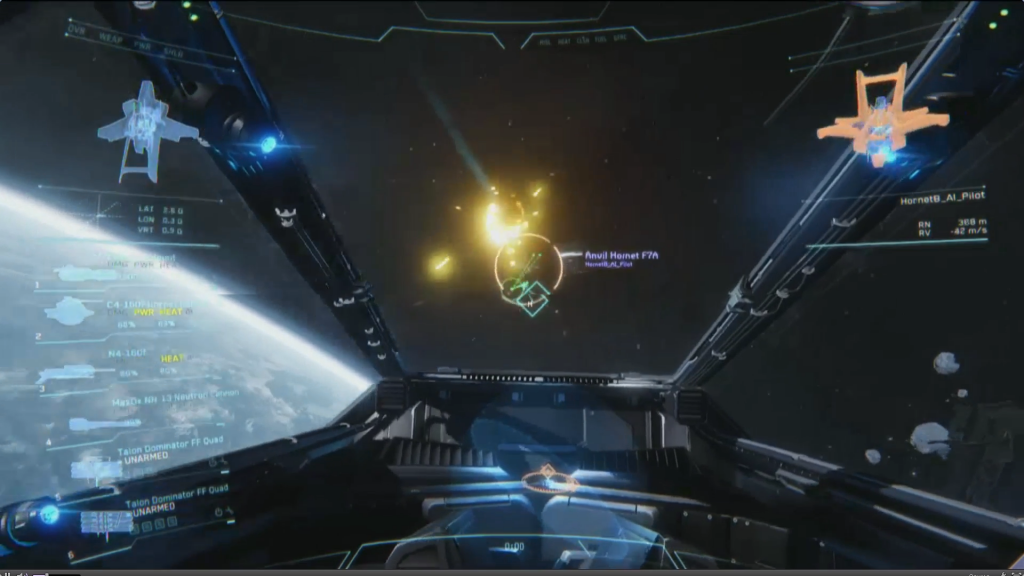Switch to the OVR tab on the HUD
The image size is (1024, 576).
pos(76,31)
